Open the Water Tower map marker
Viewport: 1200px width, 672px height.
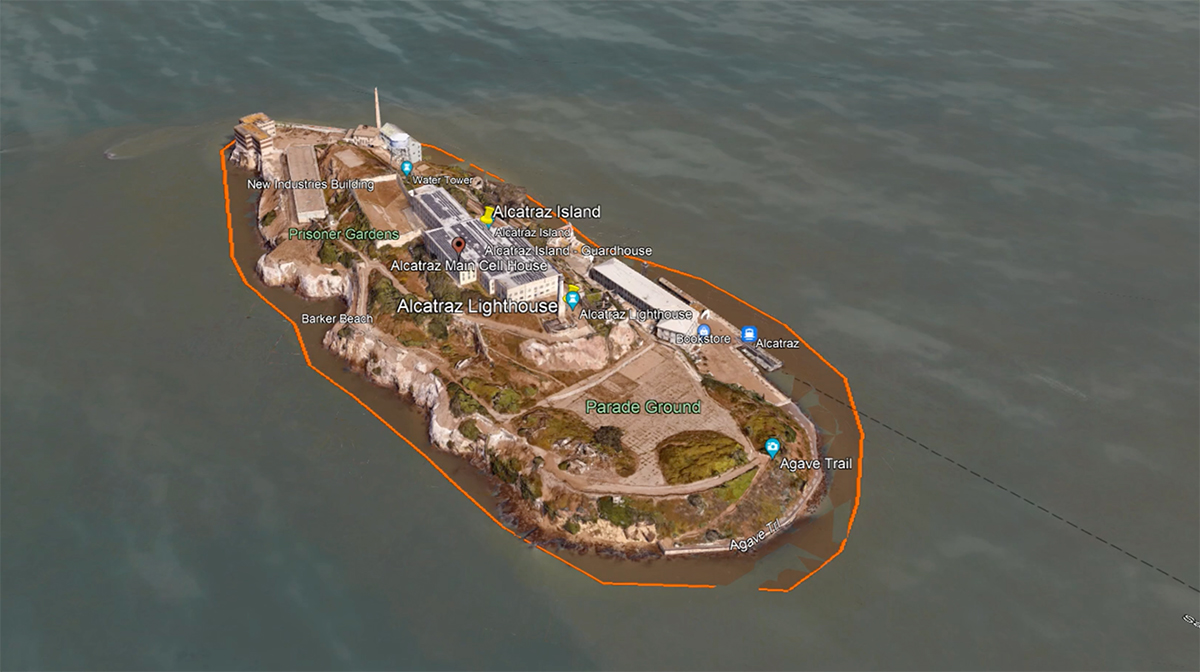406,168
